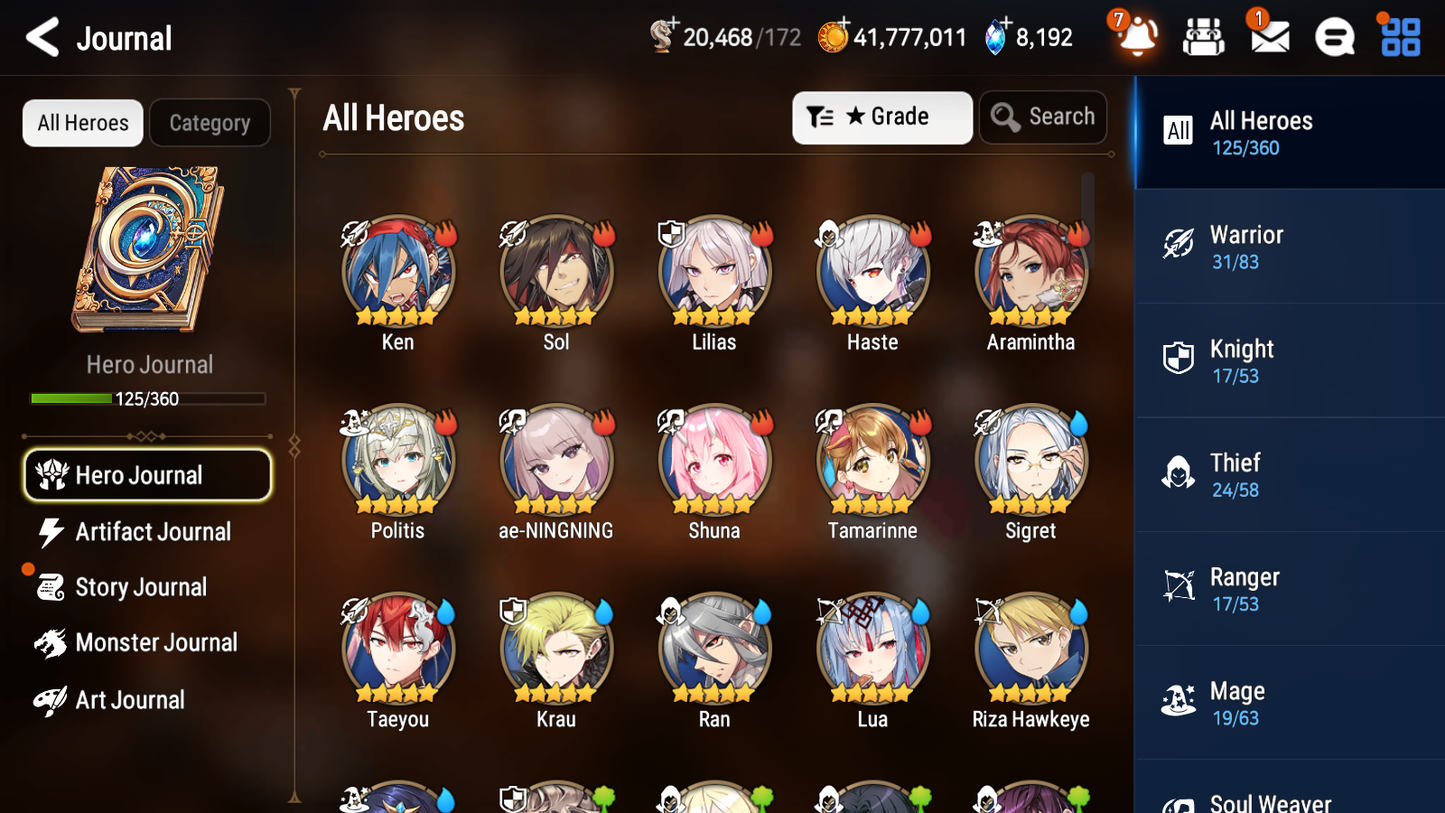Select the Tamarinne hero portrait
Viewport: 1445px width, 813px height.
(x=872, y=462)
